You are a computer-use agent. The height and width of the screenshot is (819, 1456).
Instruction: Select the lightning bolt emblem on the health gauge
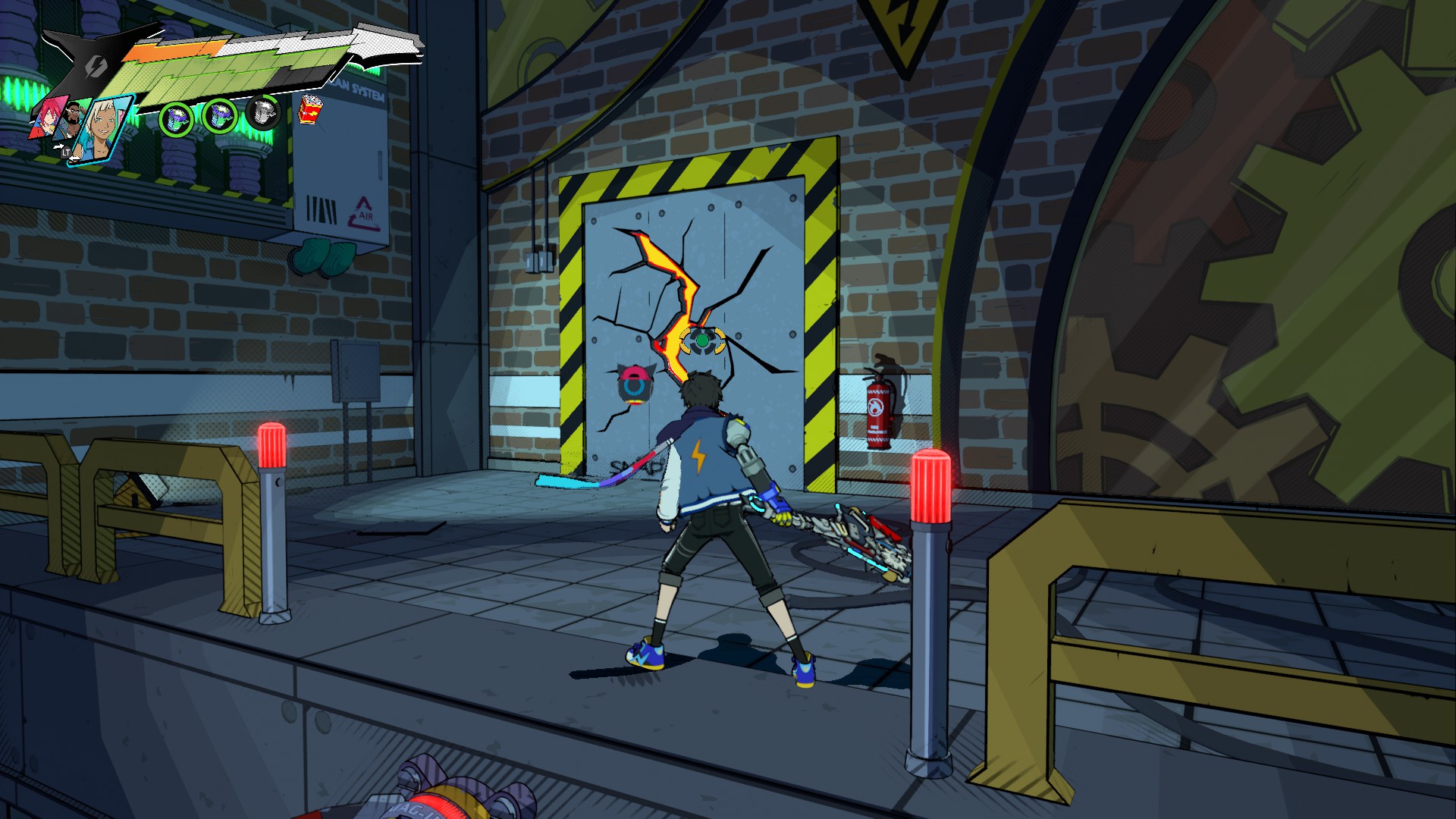point(95,67)
